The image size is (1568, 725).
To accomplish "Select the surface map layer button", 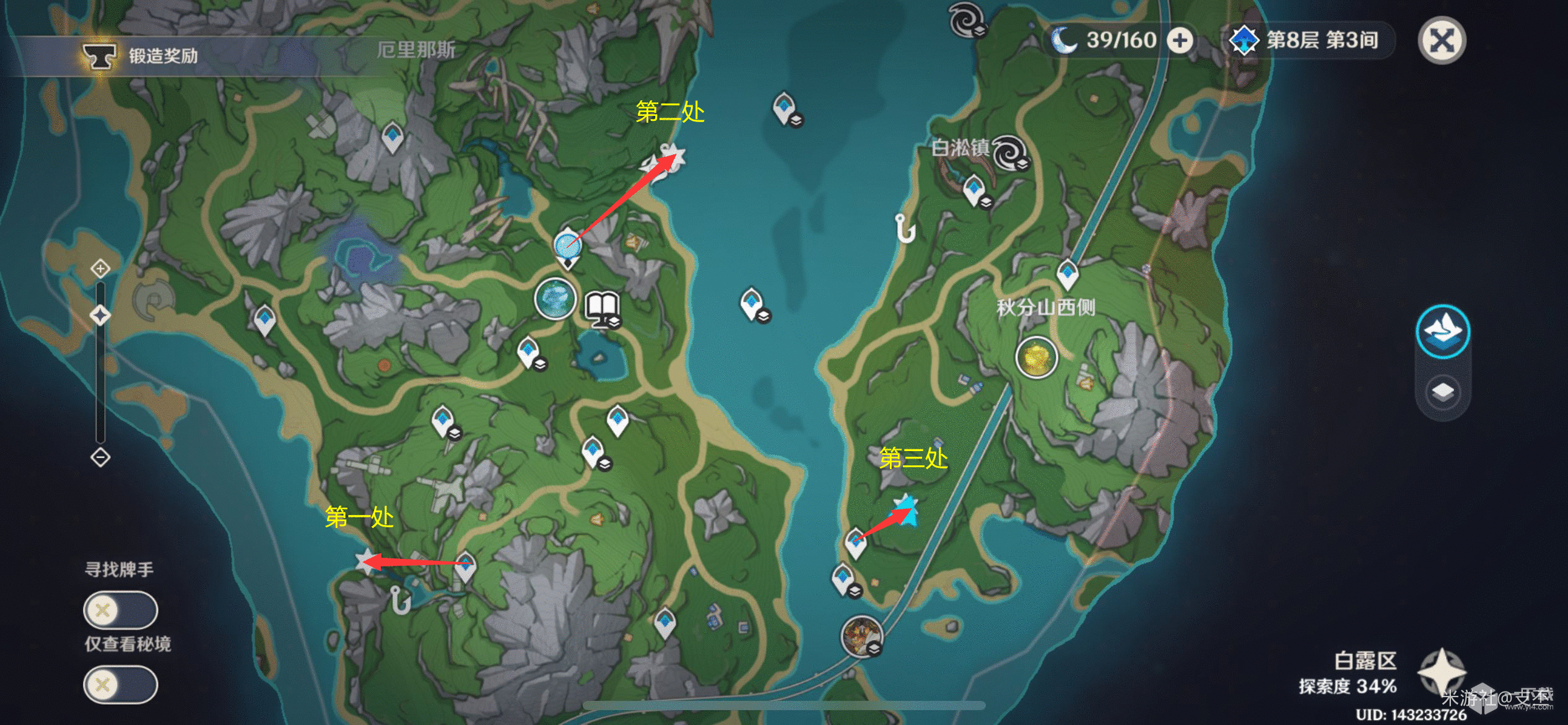I will [1443, 331].
